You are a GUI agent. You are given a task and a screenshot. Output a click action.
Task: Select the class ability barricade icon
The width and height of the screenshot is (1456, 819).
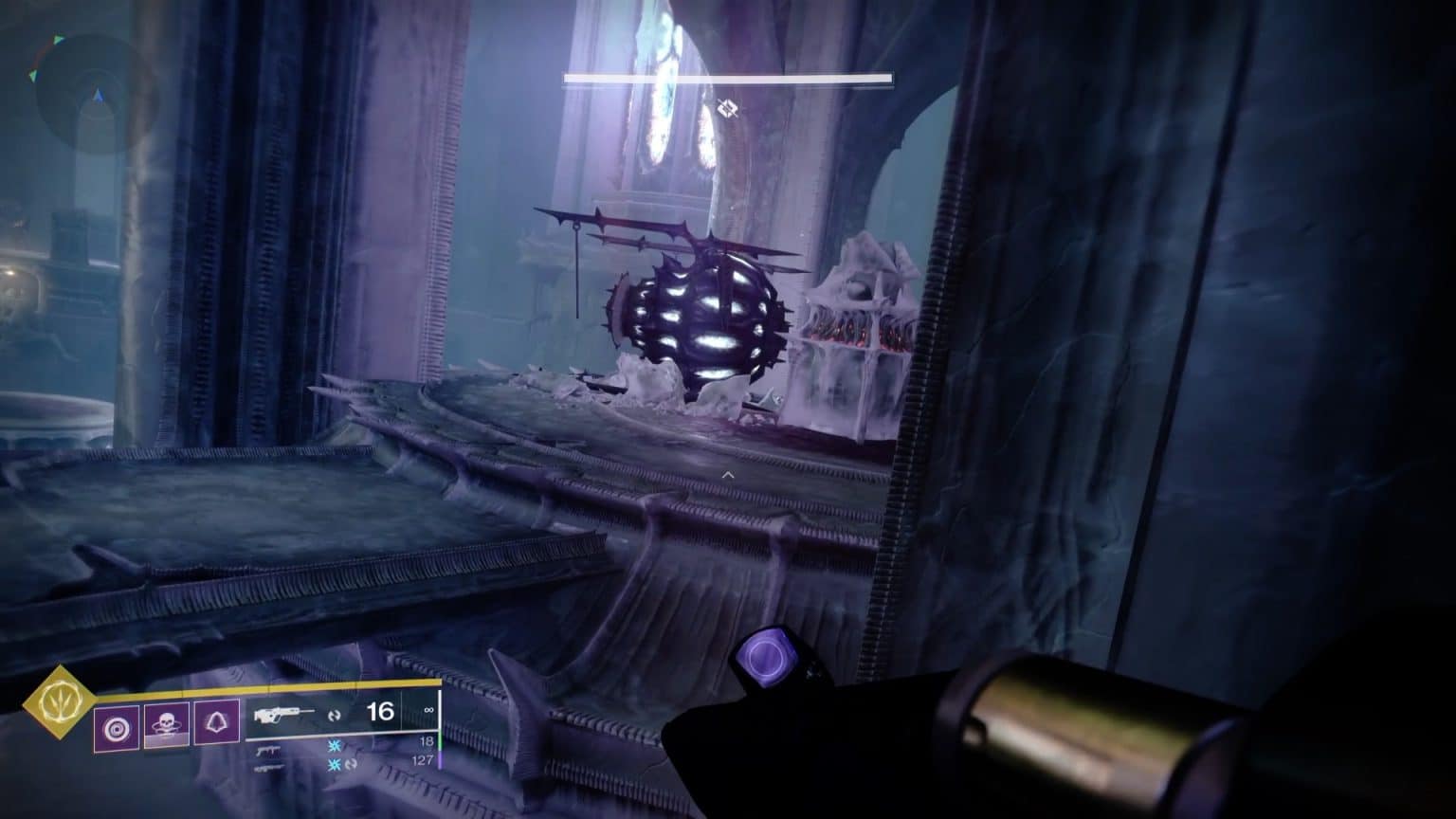(216, 724)
